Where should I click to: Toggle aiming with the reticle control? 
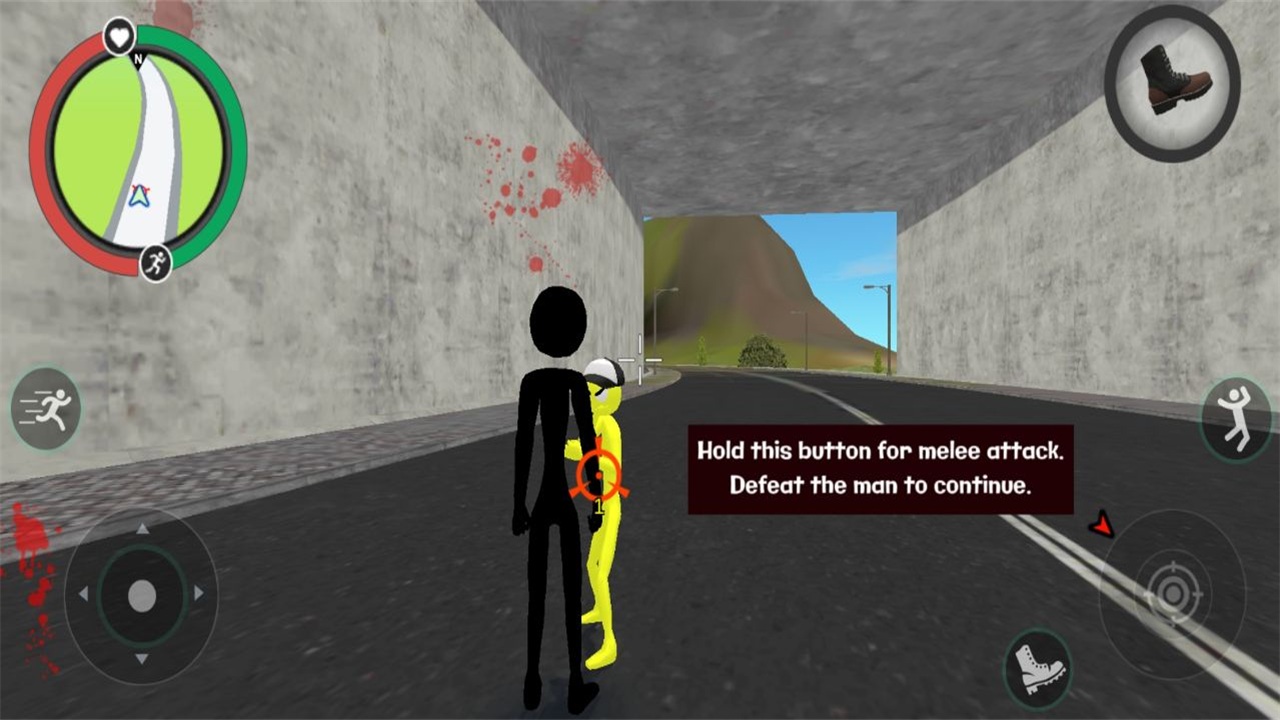point(1172,592)
